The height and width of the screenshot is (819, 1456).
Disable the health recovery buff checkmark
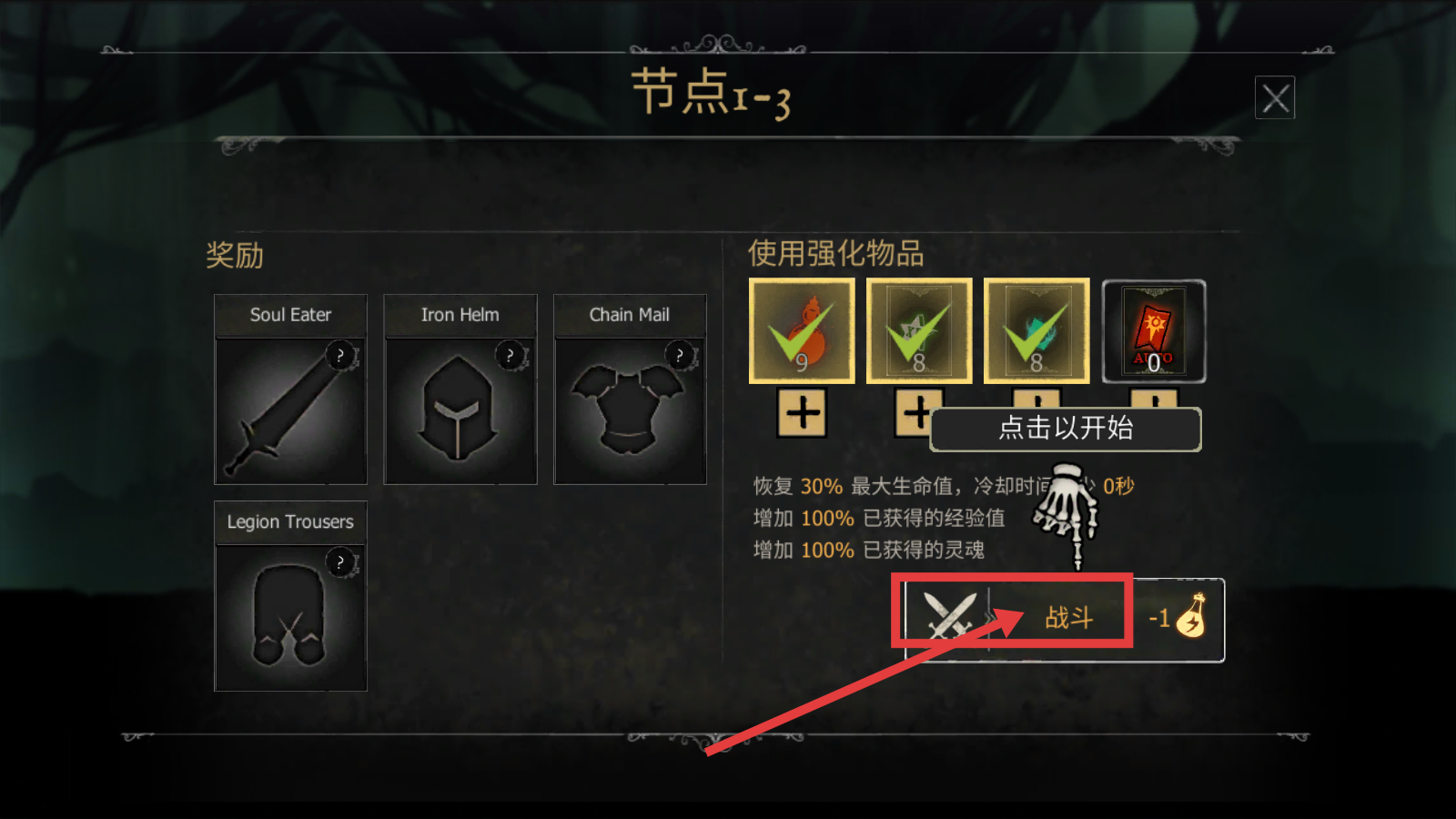(x=801, y=328)
